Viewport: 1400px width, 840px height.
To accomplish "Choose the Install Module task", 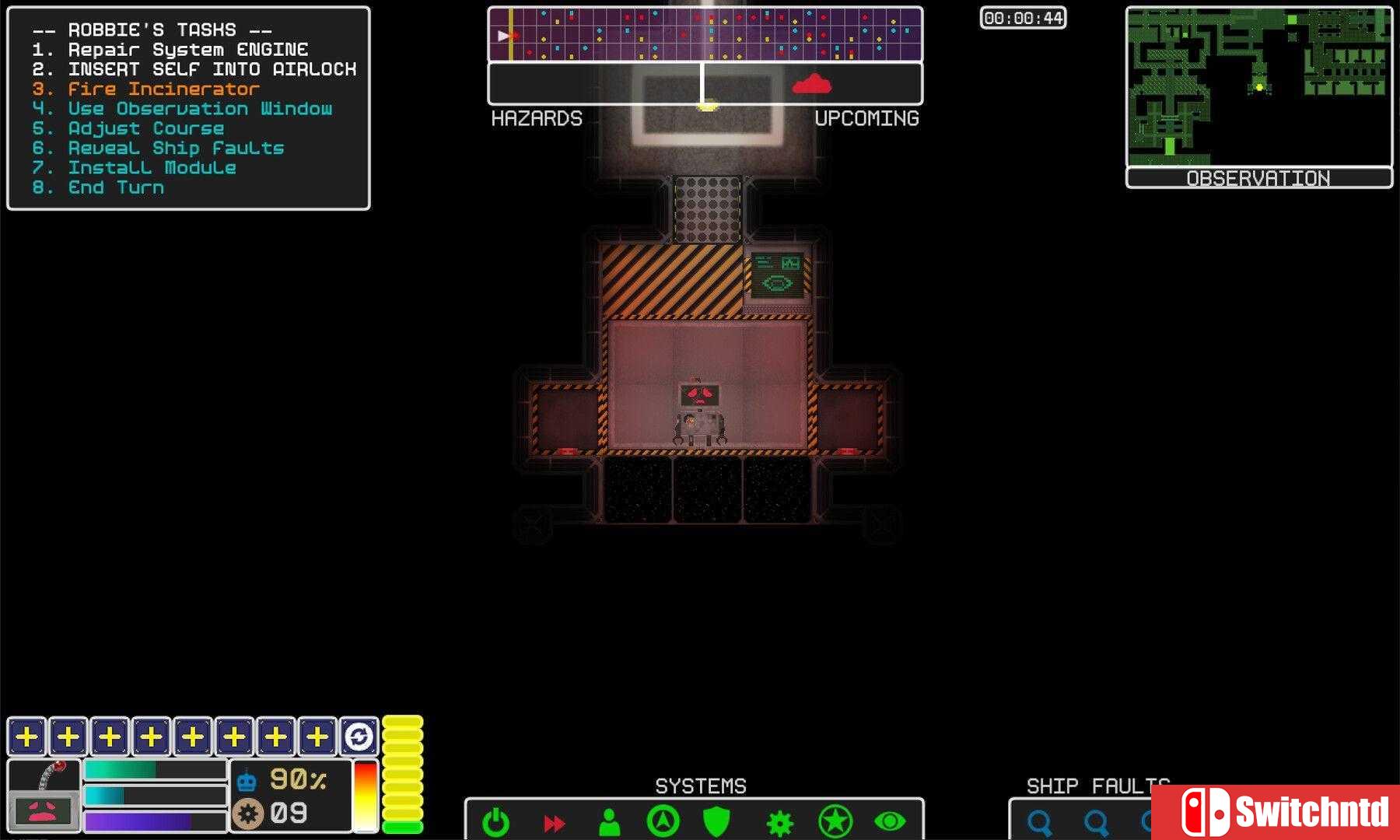I will pyautogui.click(x=152, y=168).
